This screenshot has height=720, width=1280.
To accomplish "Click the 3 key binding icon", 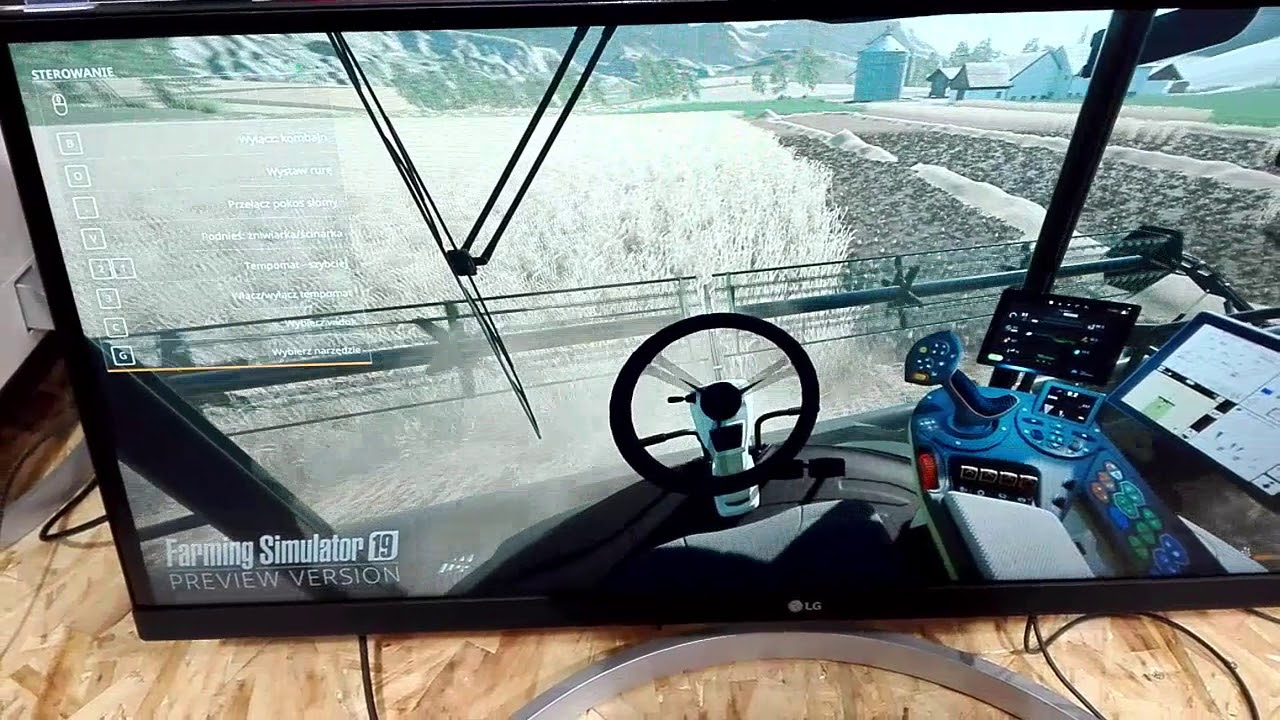I will click(x=107, y=297).
